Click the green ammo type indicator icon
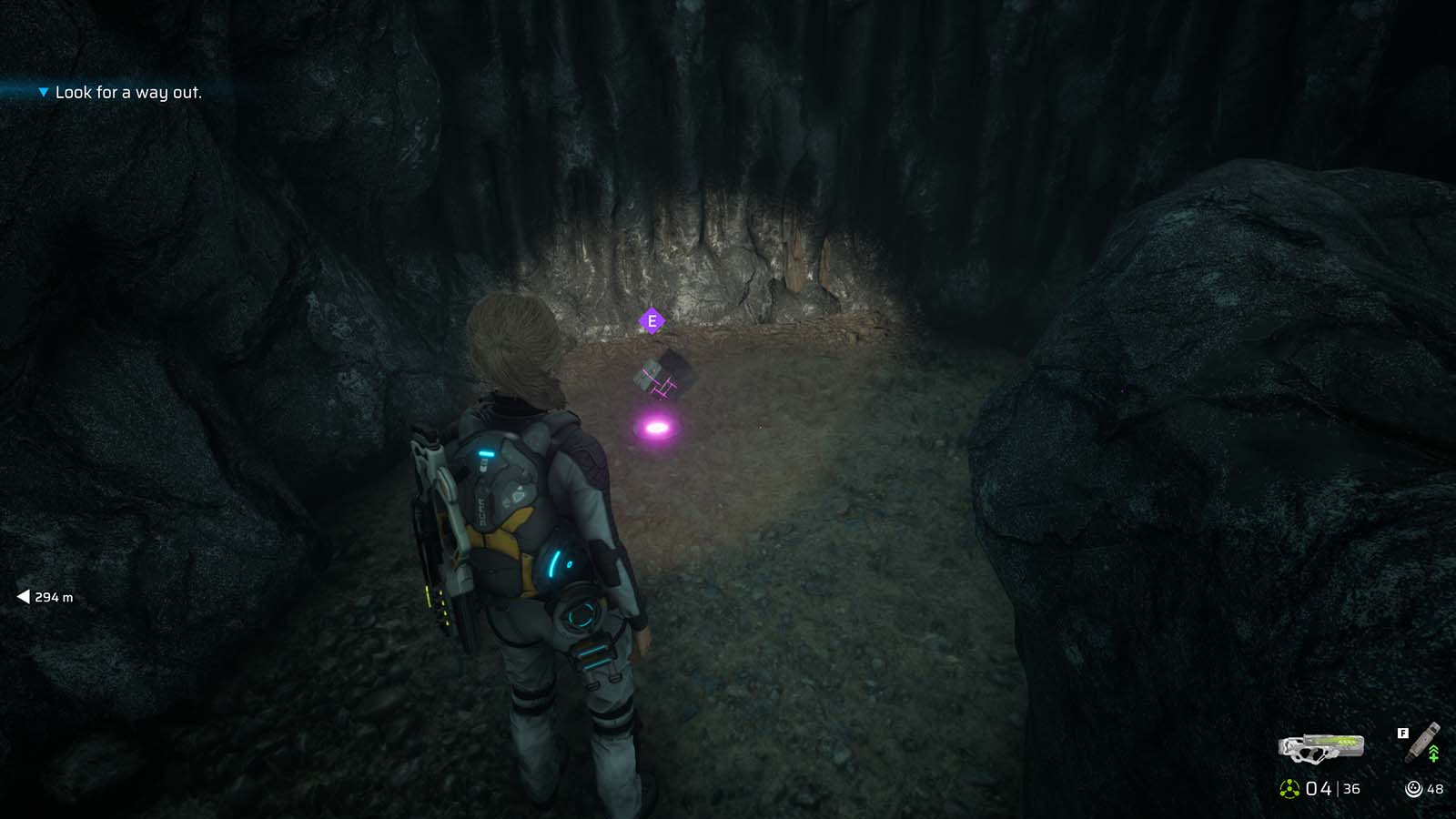 pos(1289,788)
